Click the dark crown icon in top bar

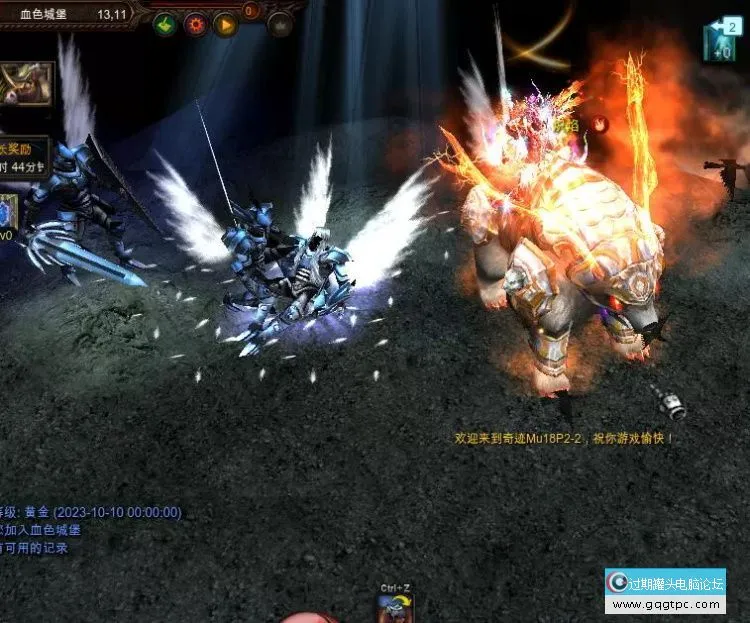click(280, 25)
